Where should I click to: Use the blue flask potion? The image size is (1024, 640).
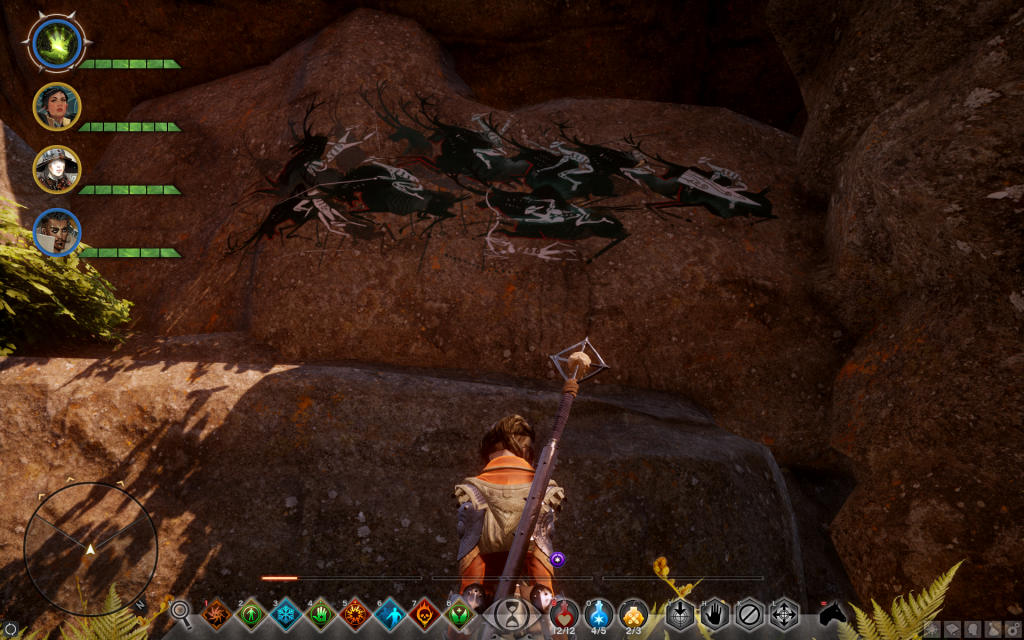click(x=599, y=612)
